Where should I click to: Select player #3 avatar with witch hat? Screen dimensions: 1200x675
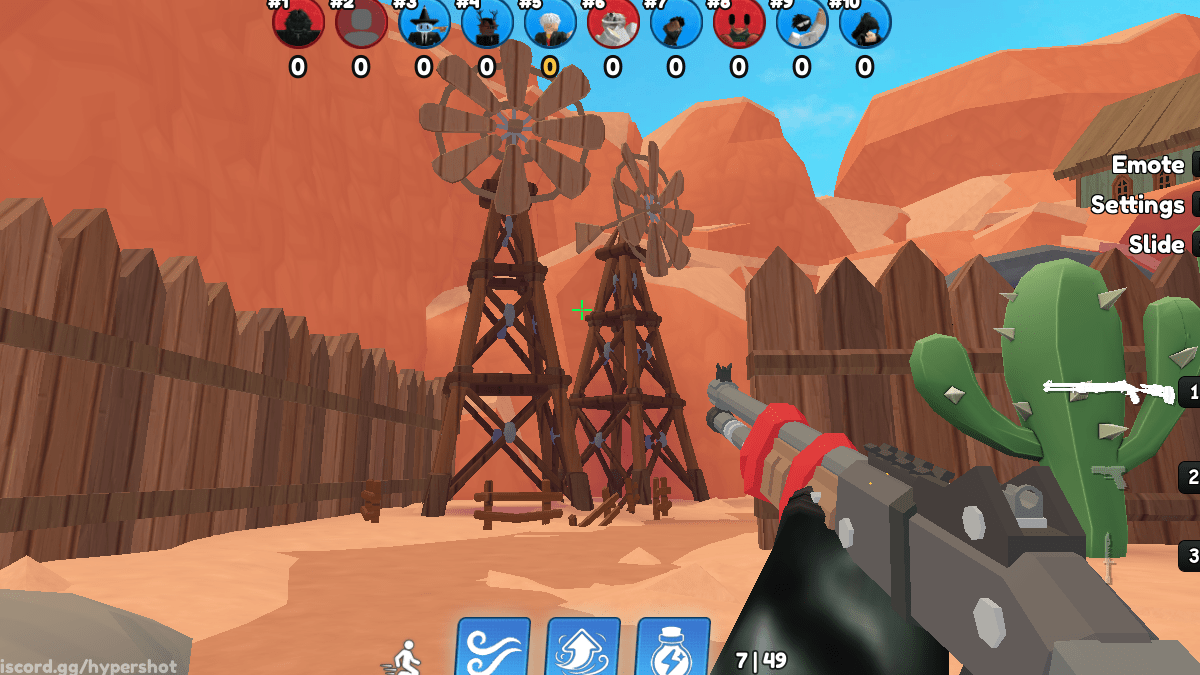(424, 24)
